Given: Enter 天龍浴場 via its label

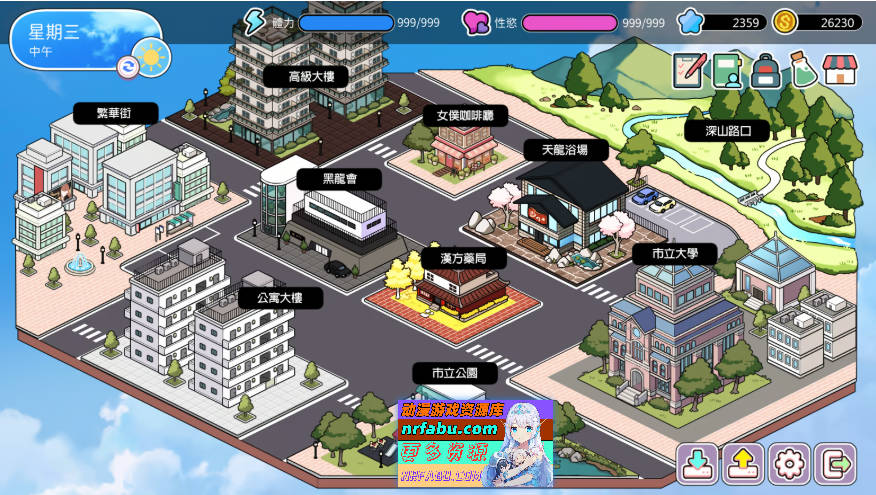Looking at the screenshot, I should coord(565,150).
